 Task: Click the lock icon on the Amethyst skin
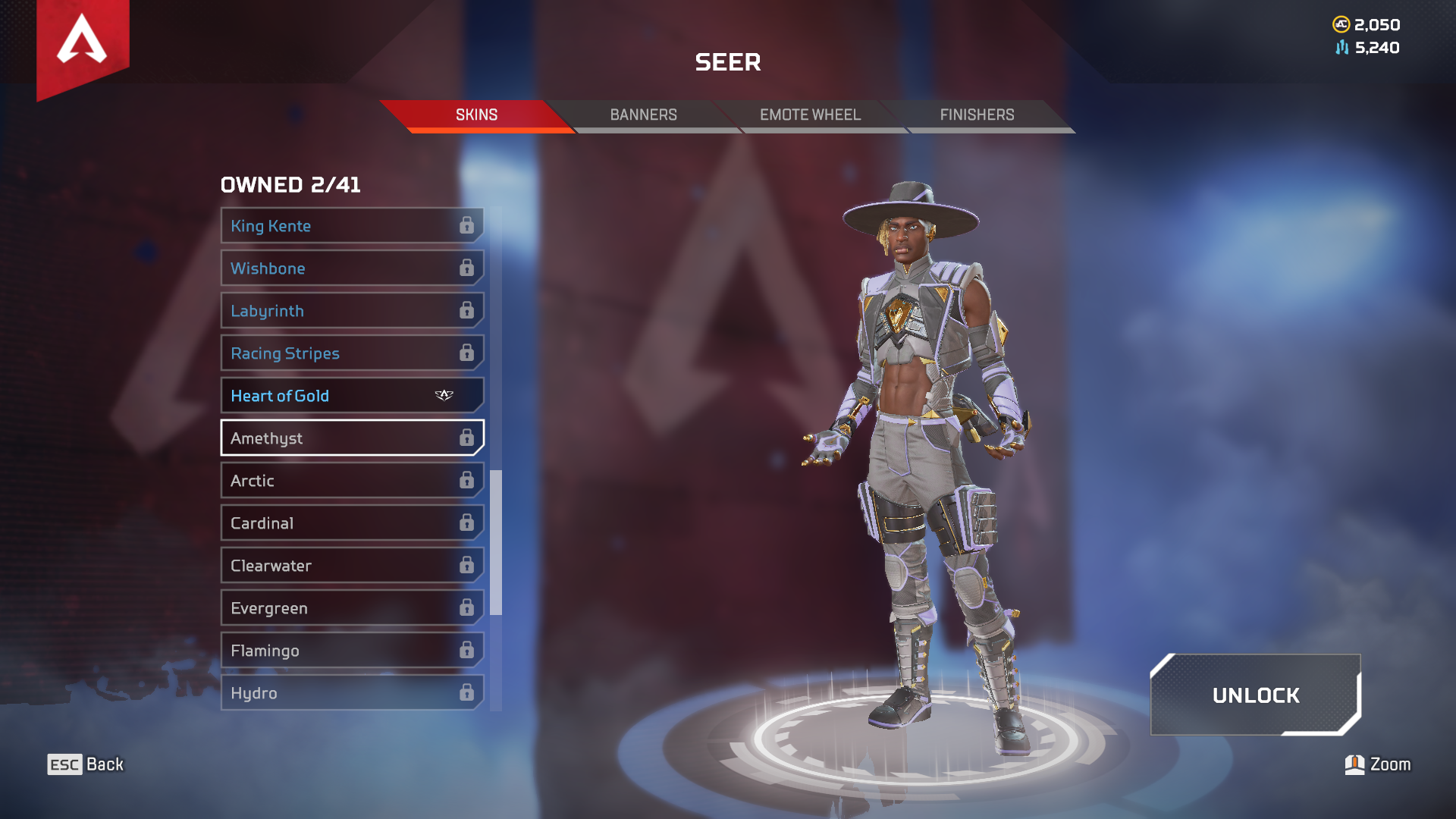click(467, 438)
